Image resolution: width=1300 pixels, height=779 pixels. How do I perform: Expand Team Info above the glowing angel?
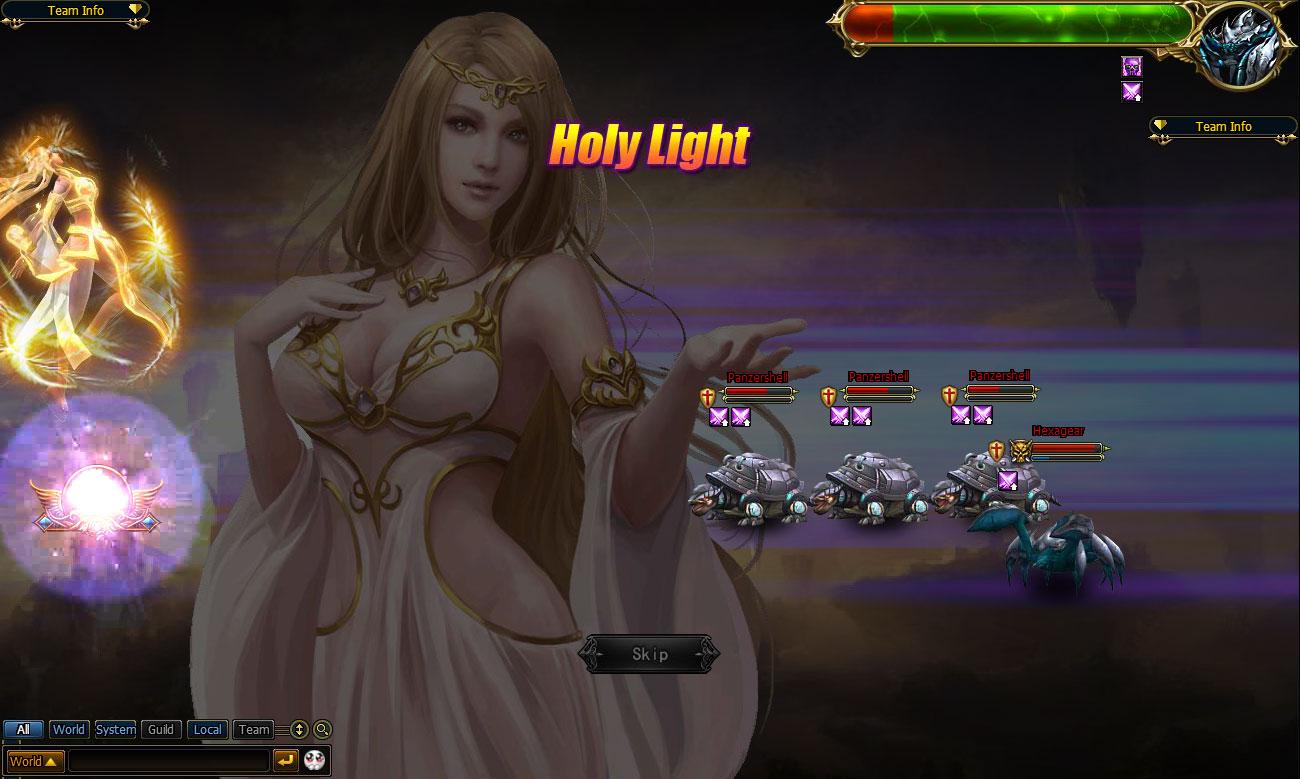tap(76, 11)
